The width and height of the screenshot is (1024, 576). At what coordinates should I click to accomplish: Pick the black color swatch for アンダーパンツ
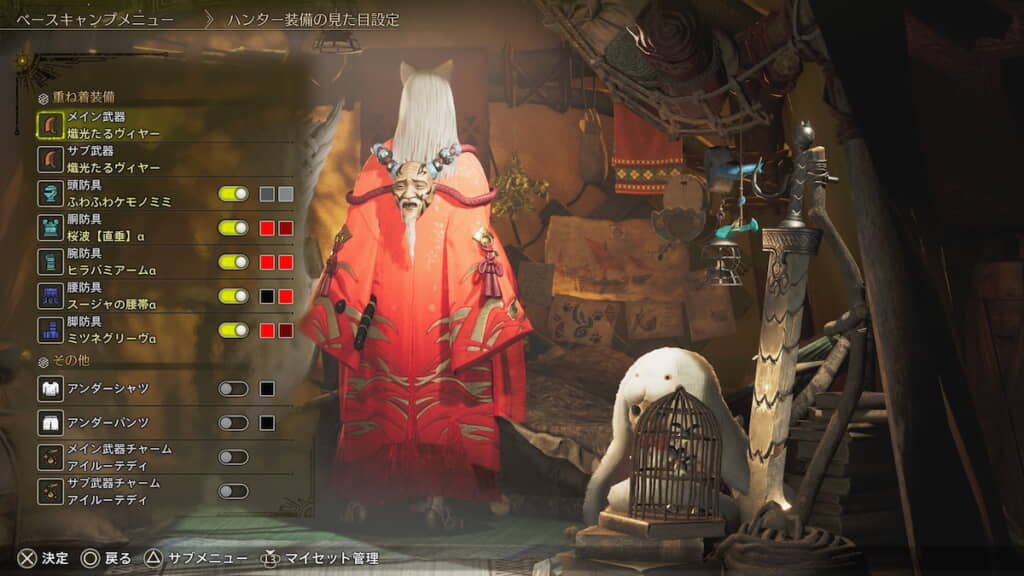tap(267, 423)
